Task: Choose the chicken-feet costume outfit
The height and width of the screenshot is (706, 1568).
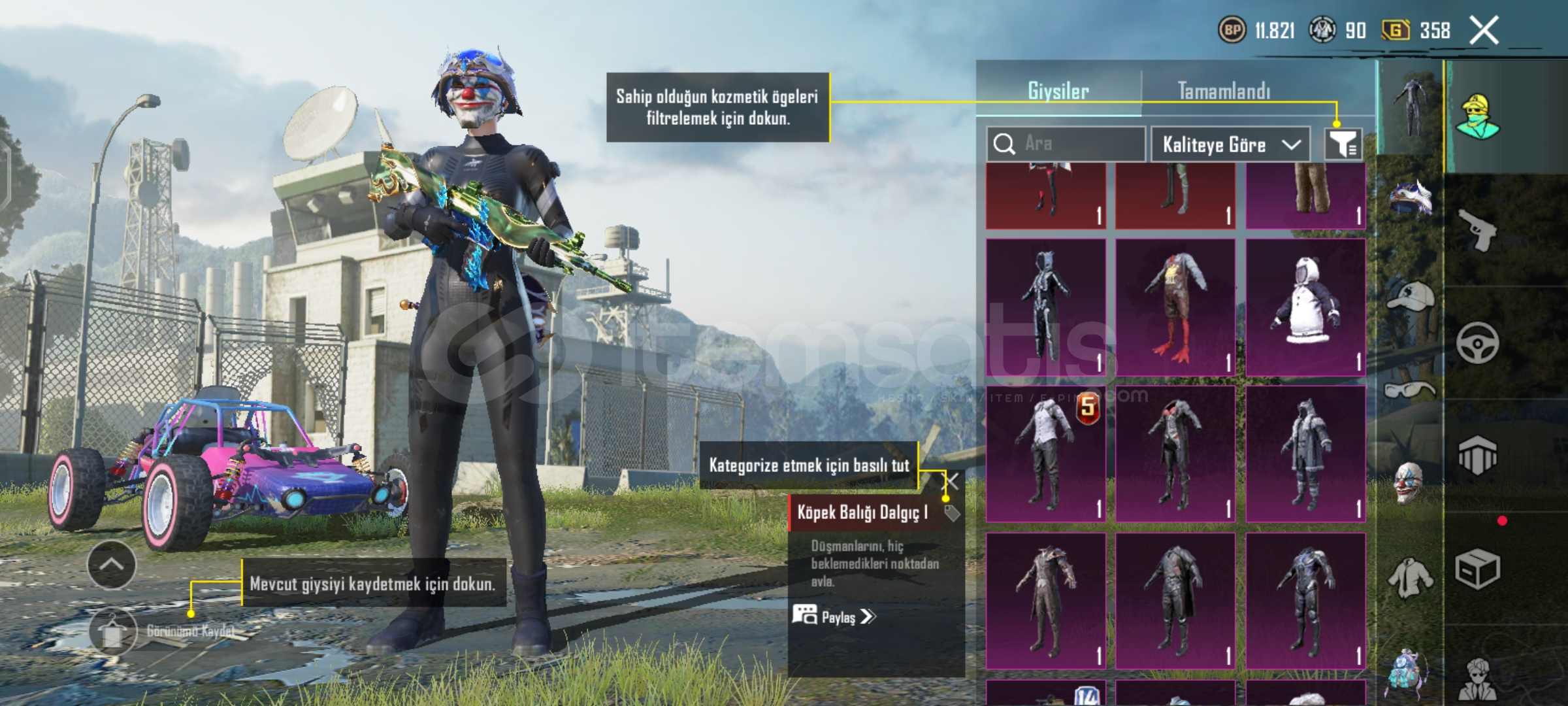Action: pyautogui.click(x=1175, y=307)
